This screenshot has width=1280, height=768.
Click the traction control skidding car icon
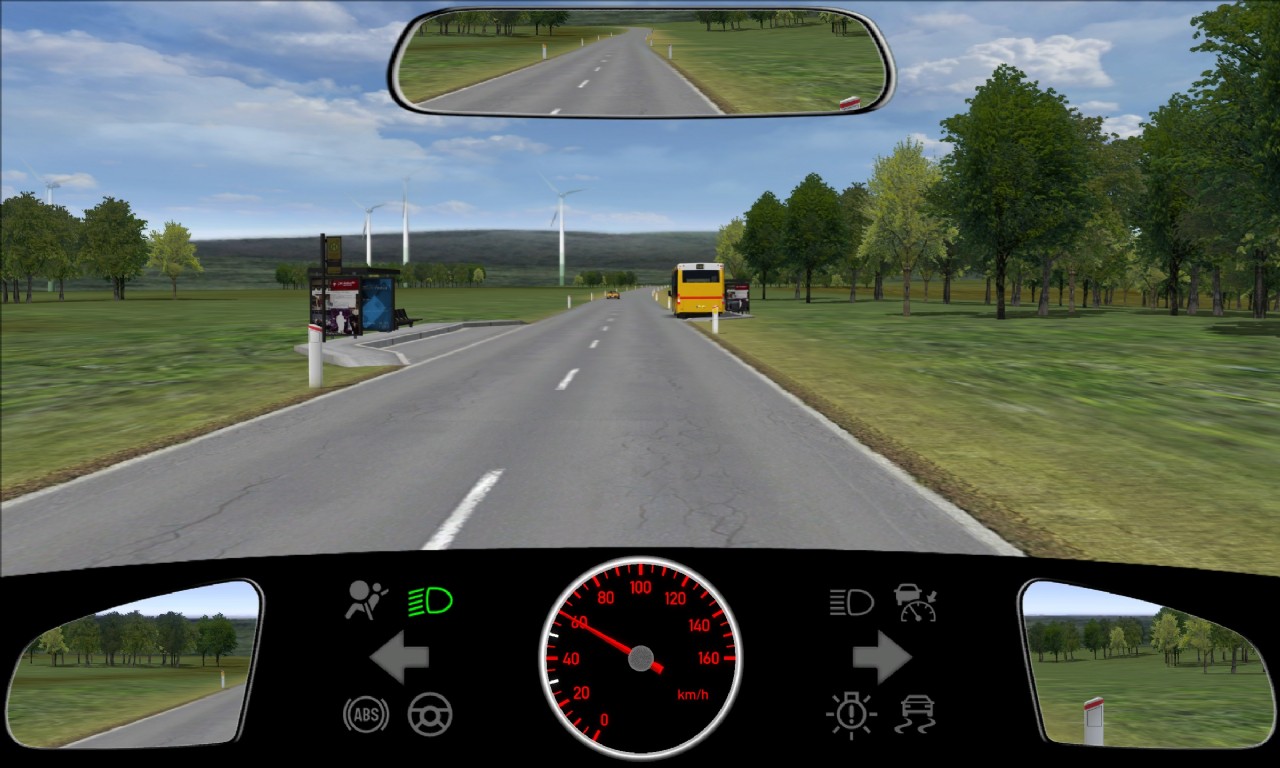coord(915,714)
